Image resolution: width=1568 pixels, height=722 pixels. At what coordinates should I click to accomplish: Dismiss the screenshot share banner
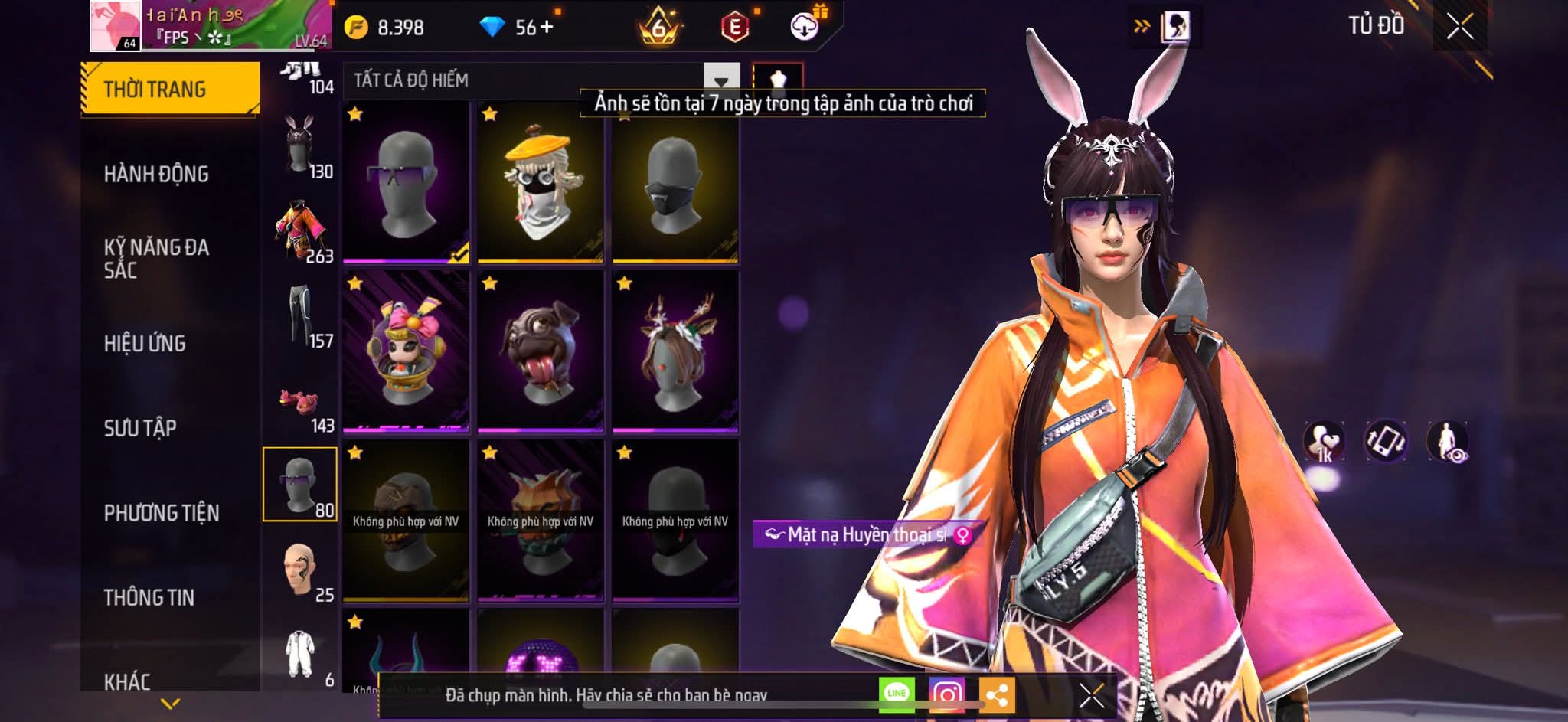click(1092, 695)
